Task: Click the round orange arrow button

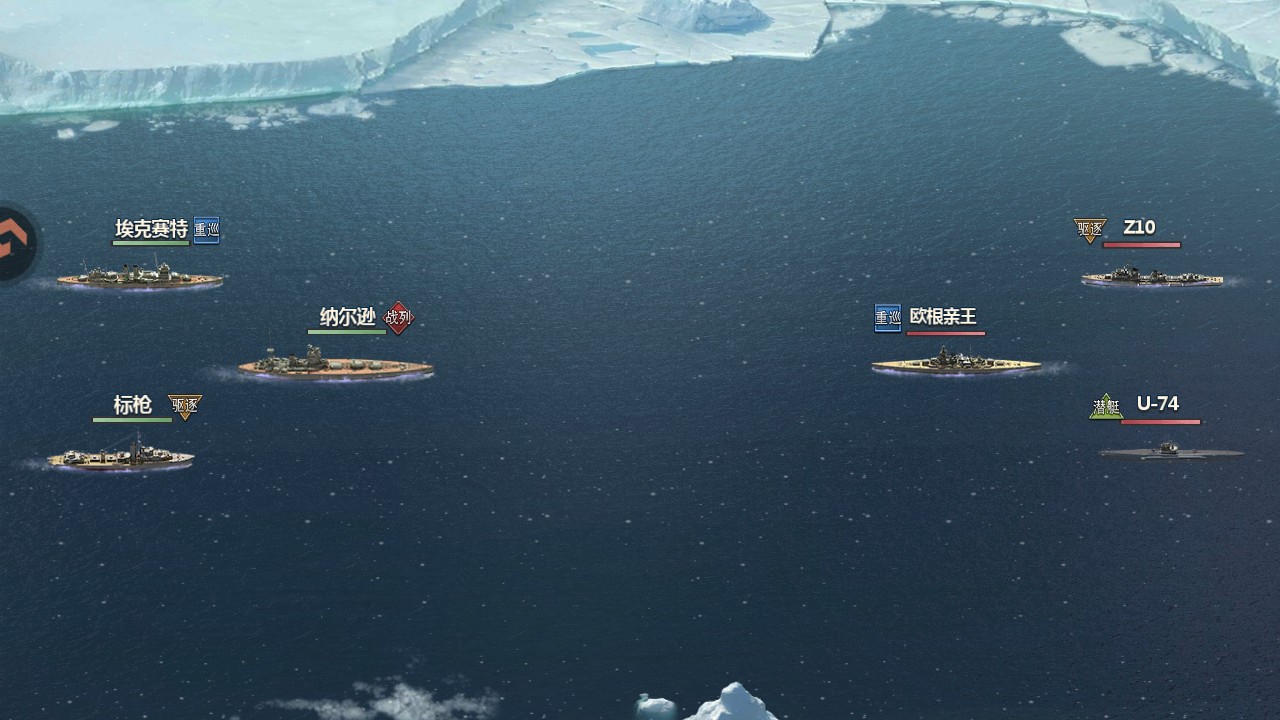Action: click(x=14, y=243)
